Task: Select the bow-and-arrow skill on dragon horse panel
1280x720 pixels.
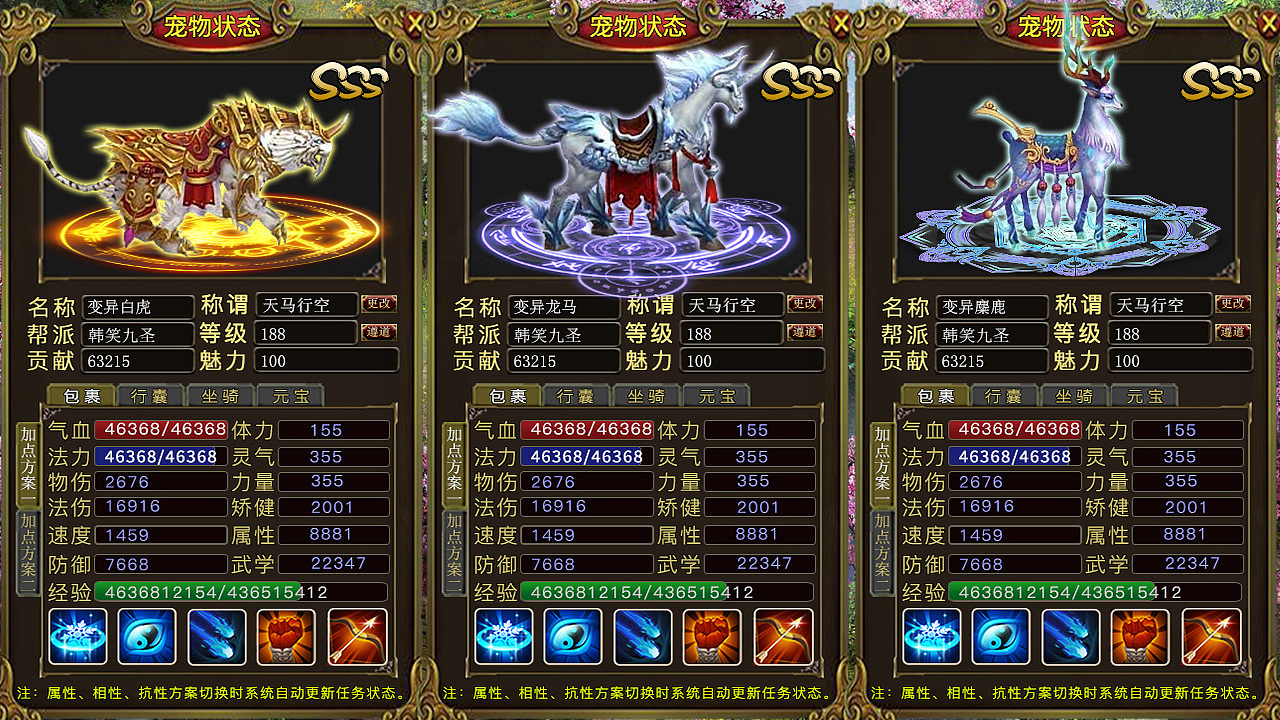Action: [784, 636]
